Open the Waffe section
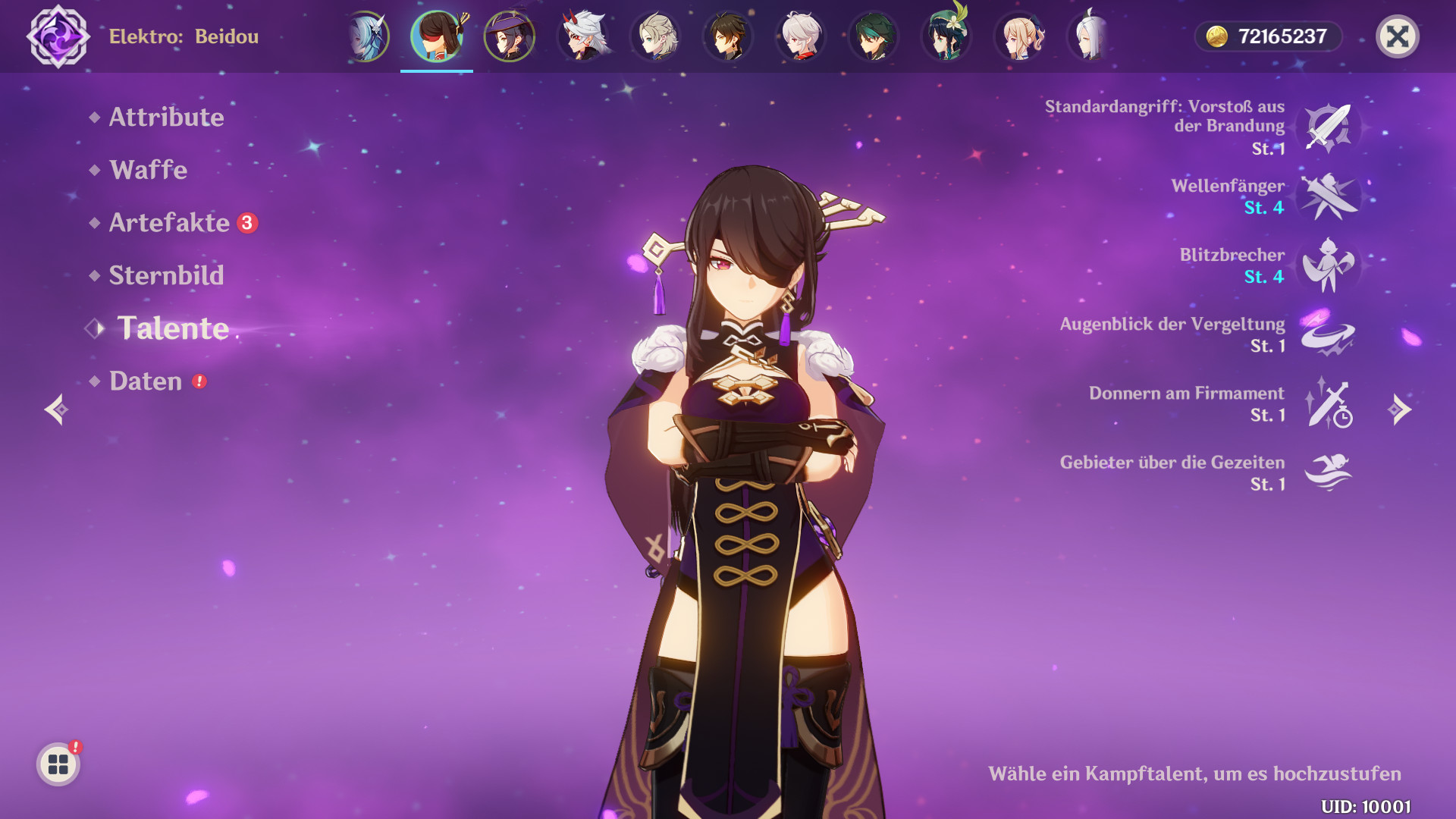The width and height of the screenshot is (1456, 819). (x=148, y=171)
